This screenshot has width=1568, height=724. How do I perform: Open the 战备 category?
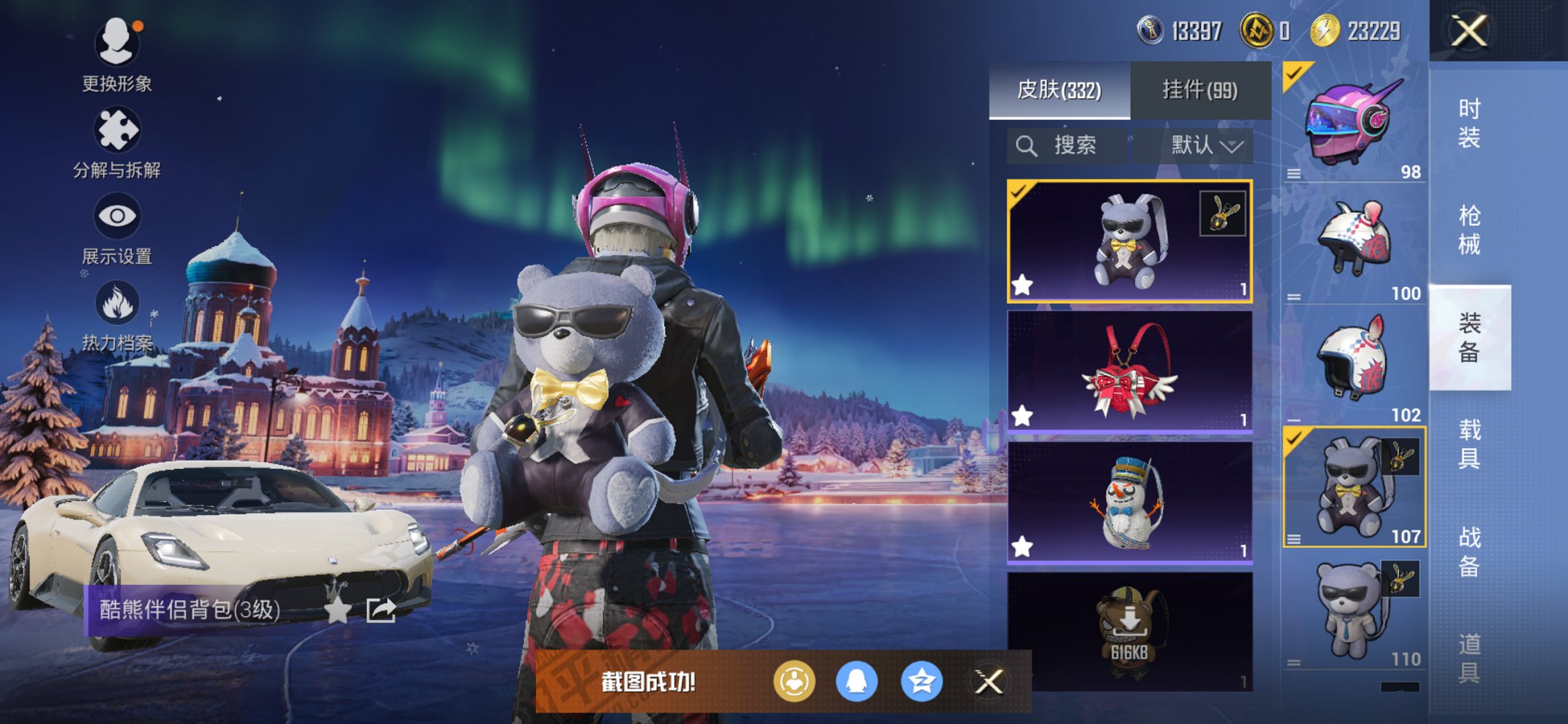[1469, 551]
